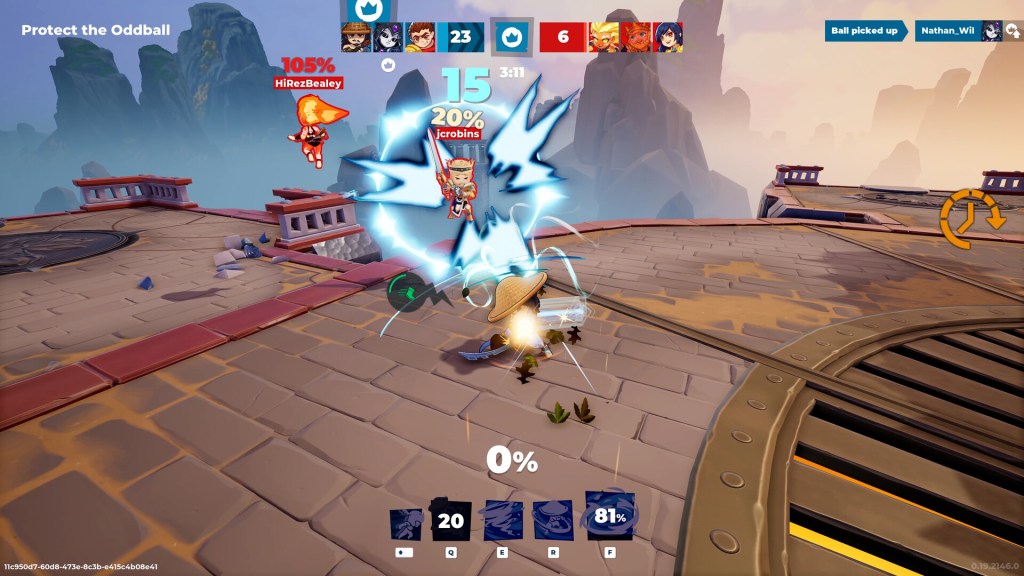Pick the red-haired hero portrait on blue team
This screenshot has width=1024, height=576.
(x=420, y=37)
